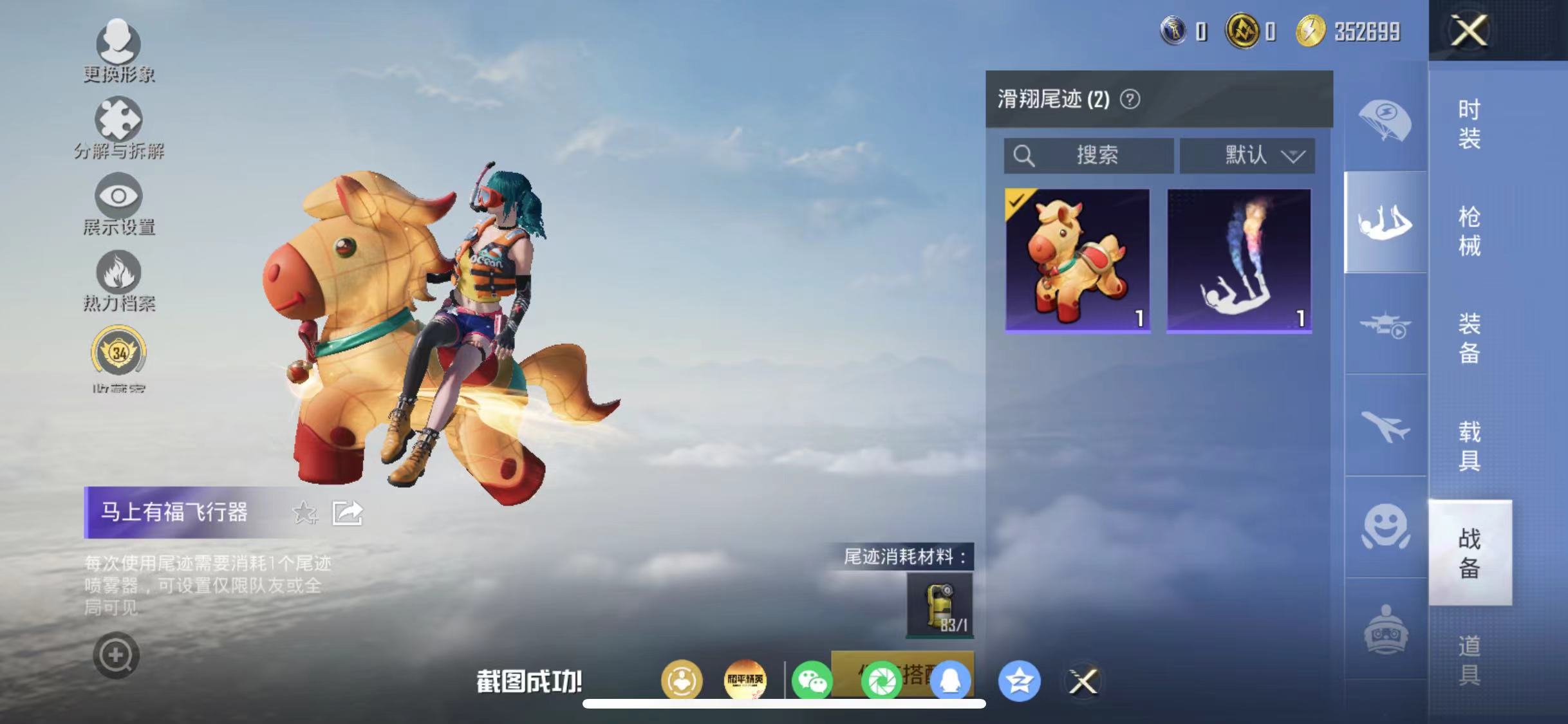Open 热力档案 heat archive
Image resolution: width=1568 pixels, height=724 pixels.
click(x=118, y=277)
